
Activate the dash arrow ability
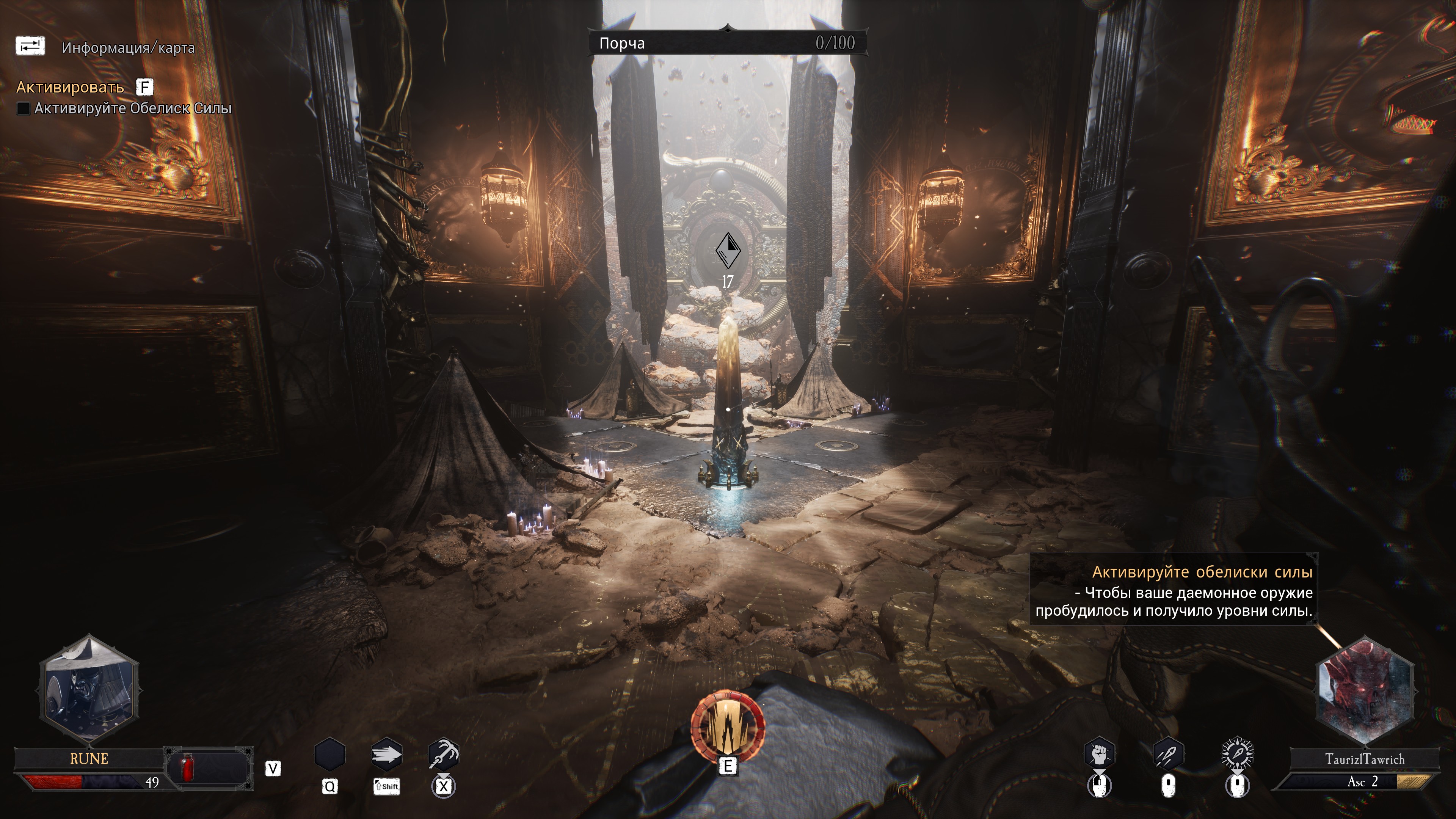[387, 755]
